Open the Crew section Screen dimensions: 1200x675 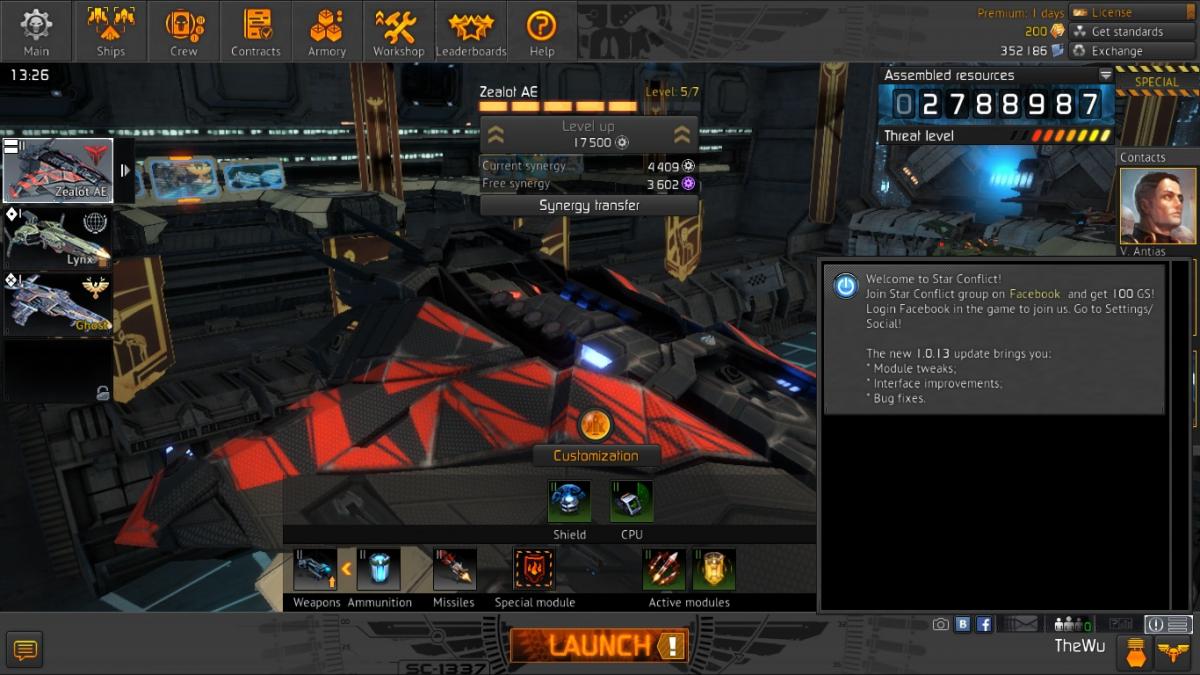183,32
